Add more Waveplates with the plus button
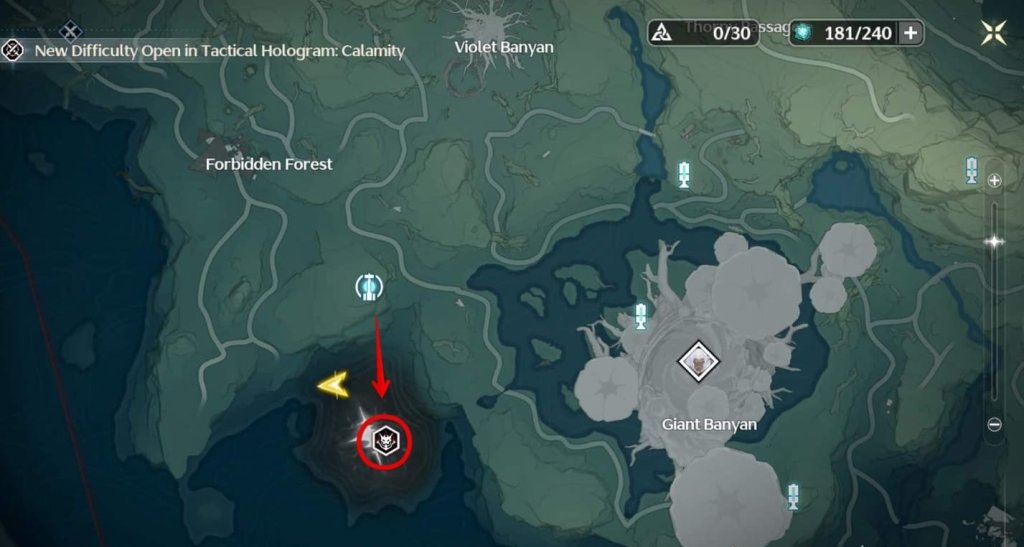Image resolution: width=1024 pixels, height=547 pixels. coord(910,33)
